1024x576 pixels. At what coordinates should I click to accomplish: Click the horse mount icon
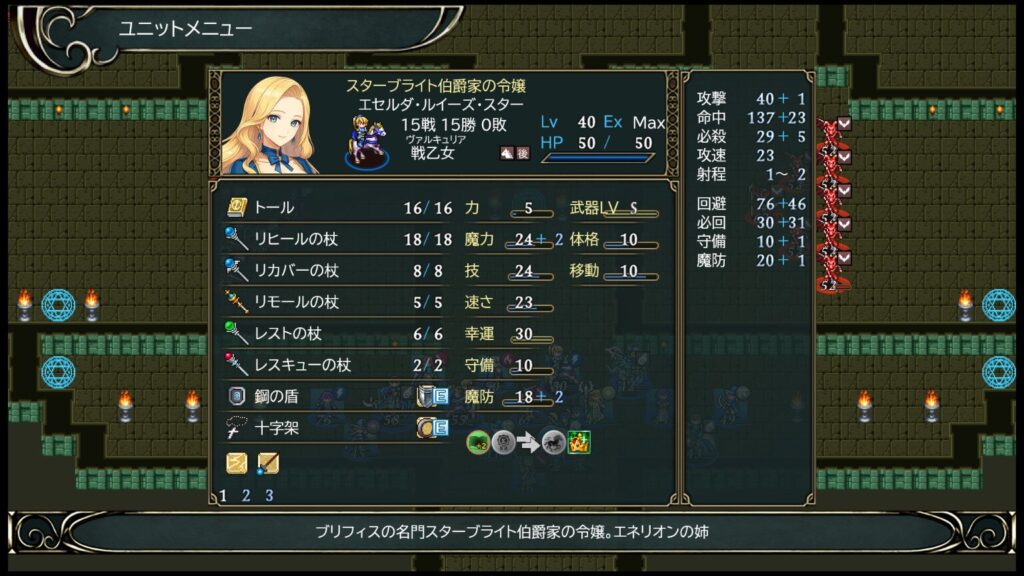[x=553, y=442]
